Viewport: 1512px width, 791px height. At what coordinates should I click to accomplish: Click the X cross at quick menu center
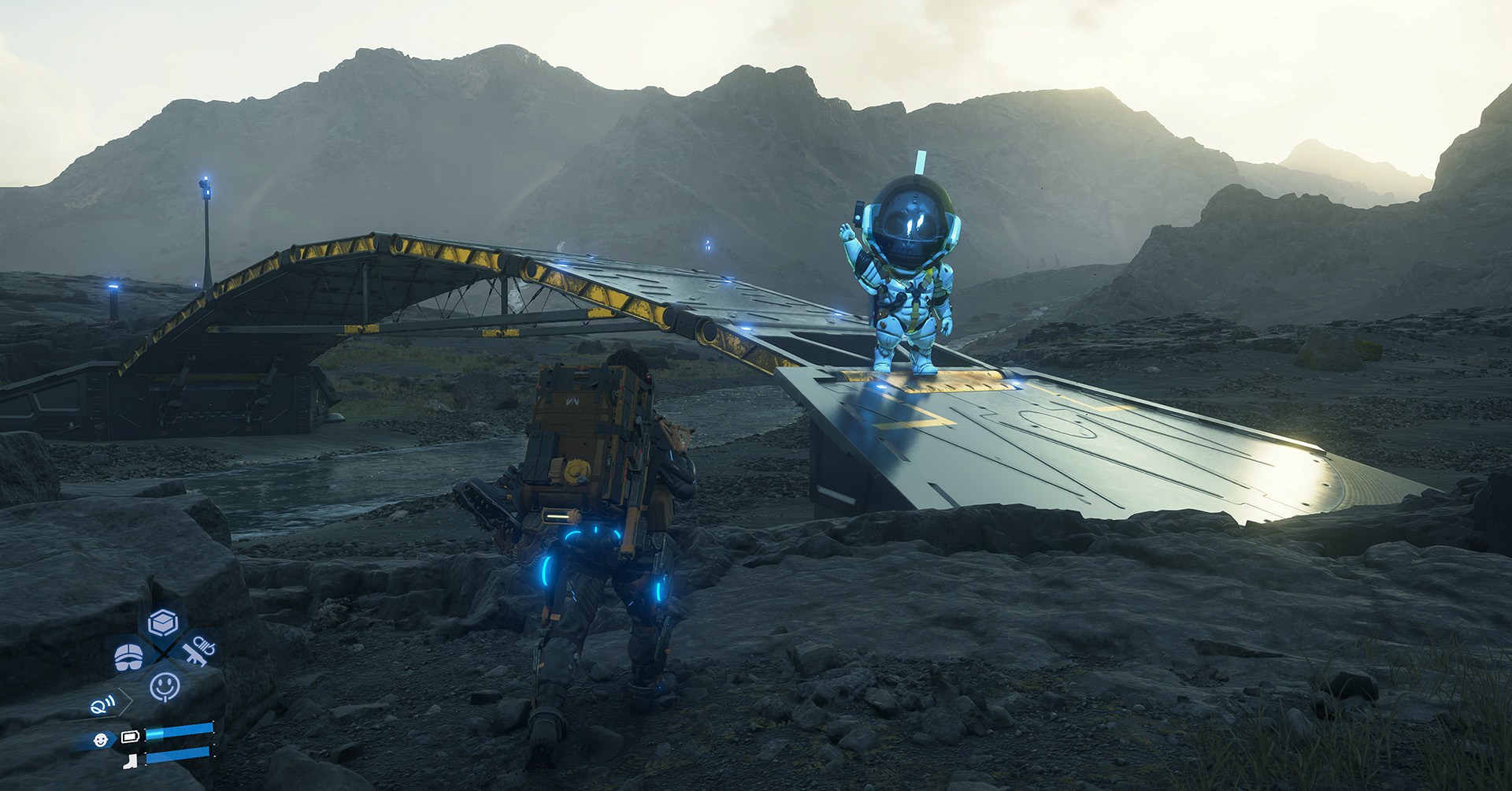(162, 652)
